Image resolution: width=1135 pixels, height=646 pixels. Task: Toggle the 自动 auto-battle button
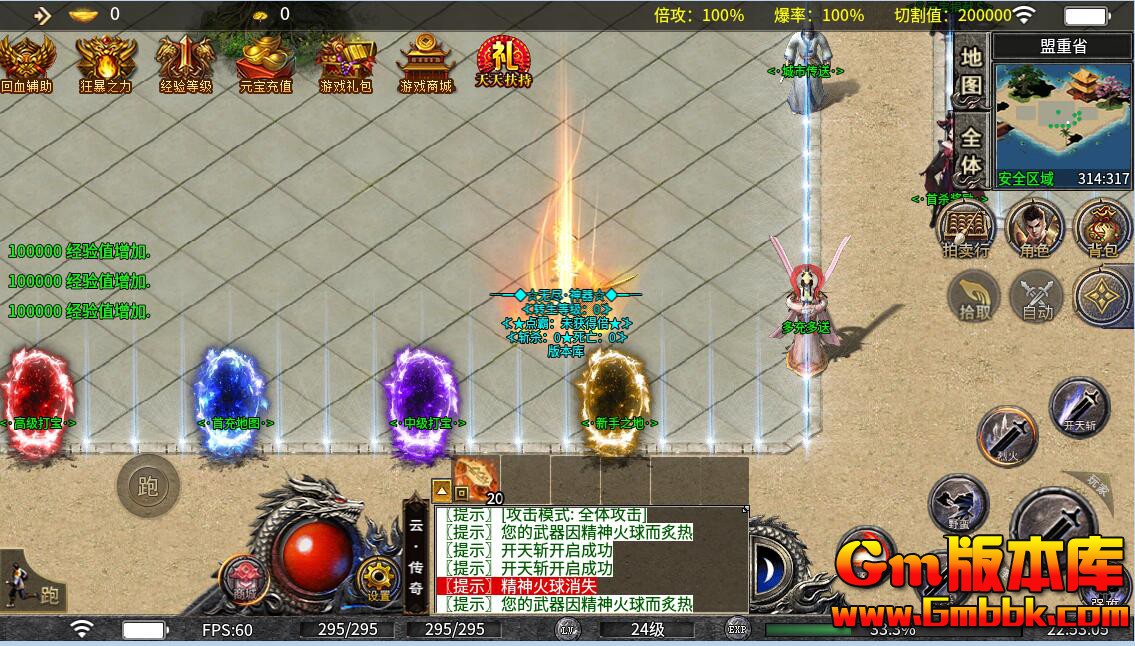point(1037,297)
